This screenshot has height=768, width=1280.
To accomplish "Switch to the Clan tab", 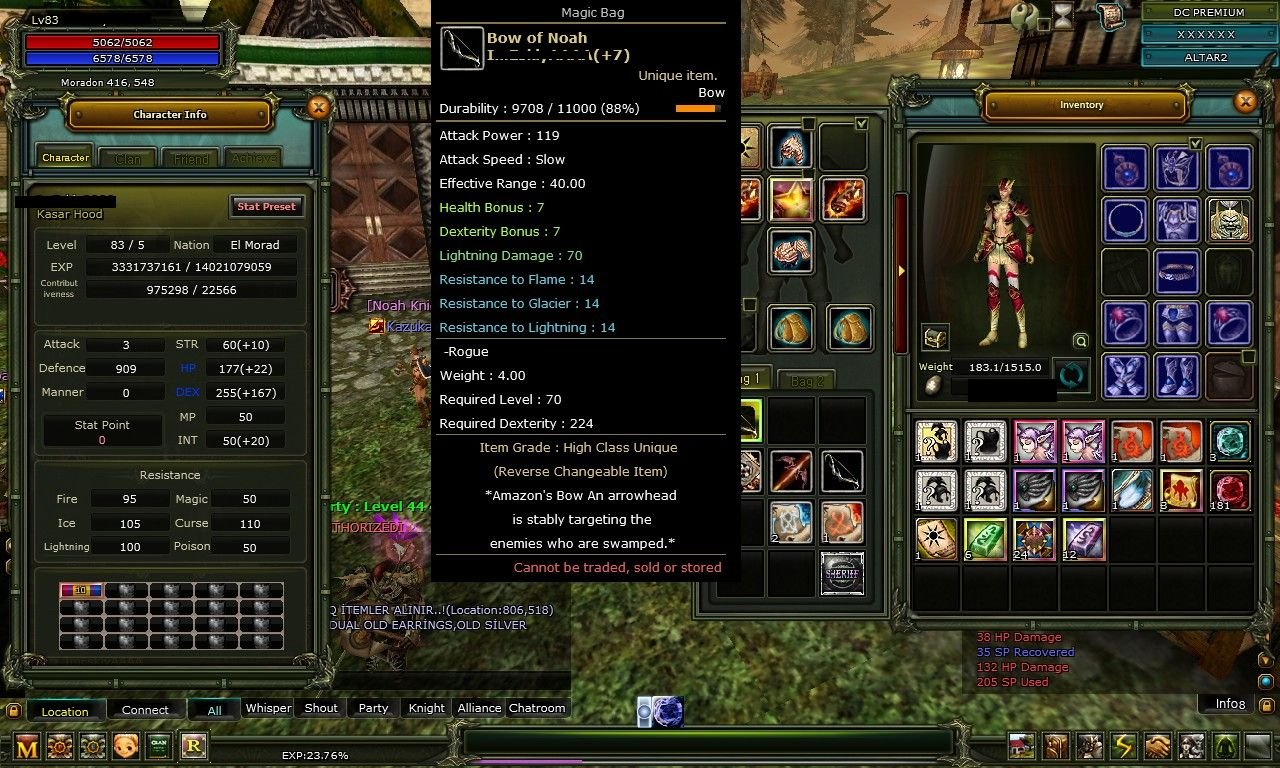I will (x=128, y=158).
